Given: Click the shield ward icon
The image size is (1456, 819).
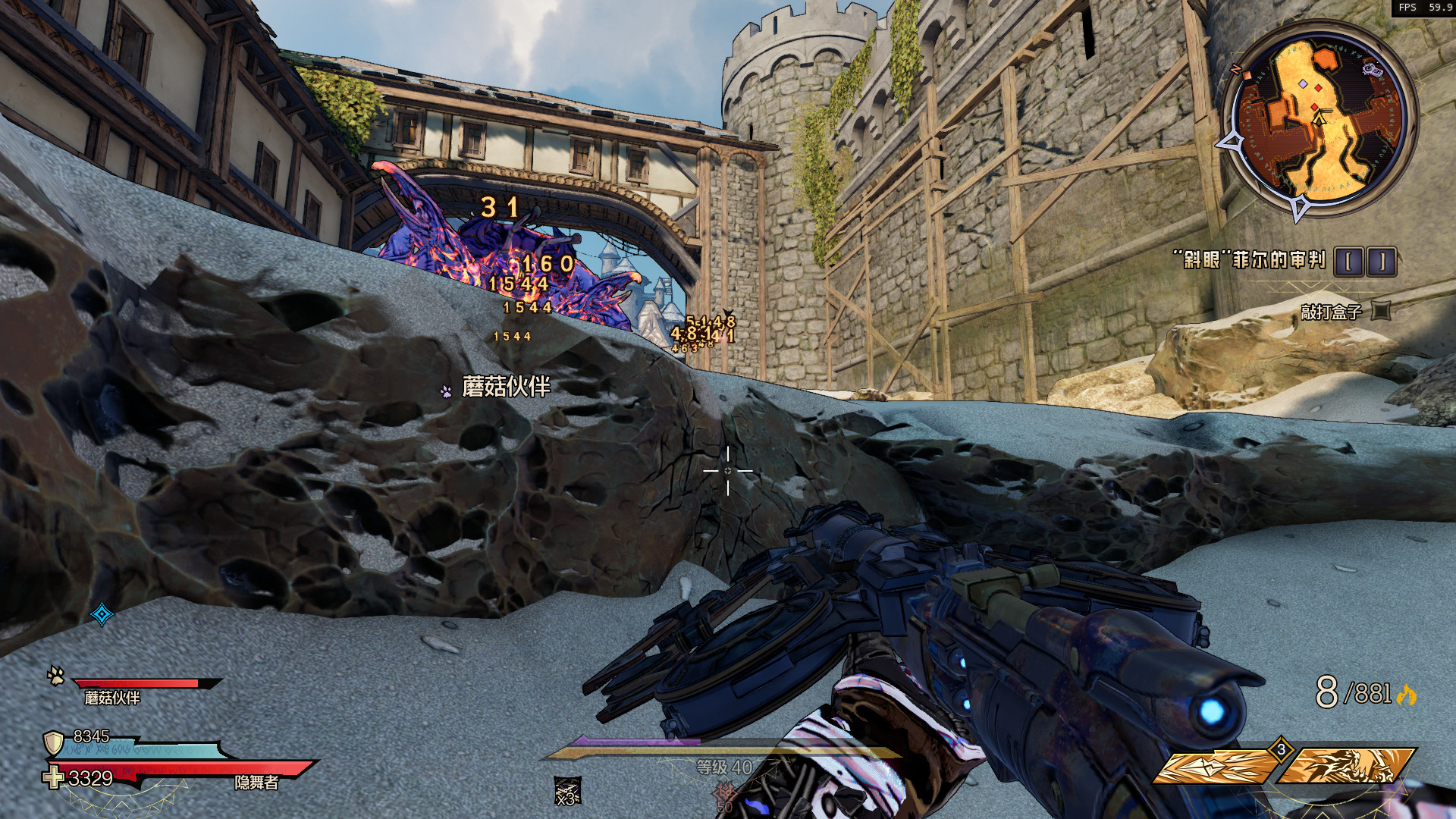Looking at the screenshot, I should point(53,742).
